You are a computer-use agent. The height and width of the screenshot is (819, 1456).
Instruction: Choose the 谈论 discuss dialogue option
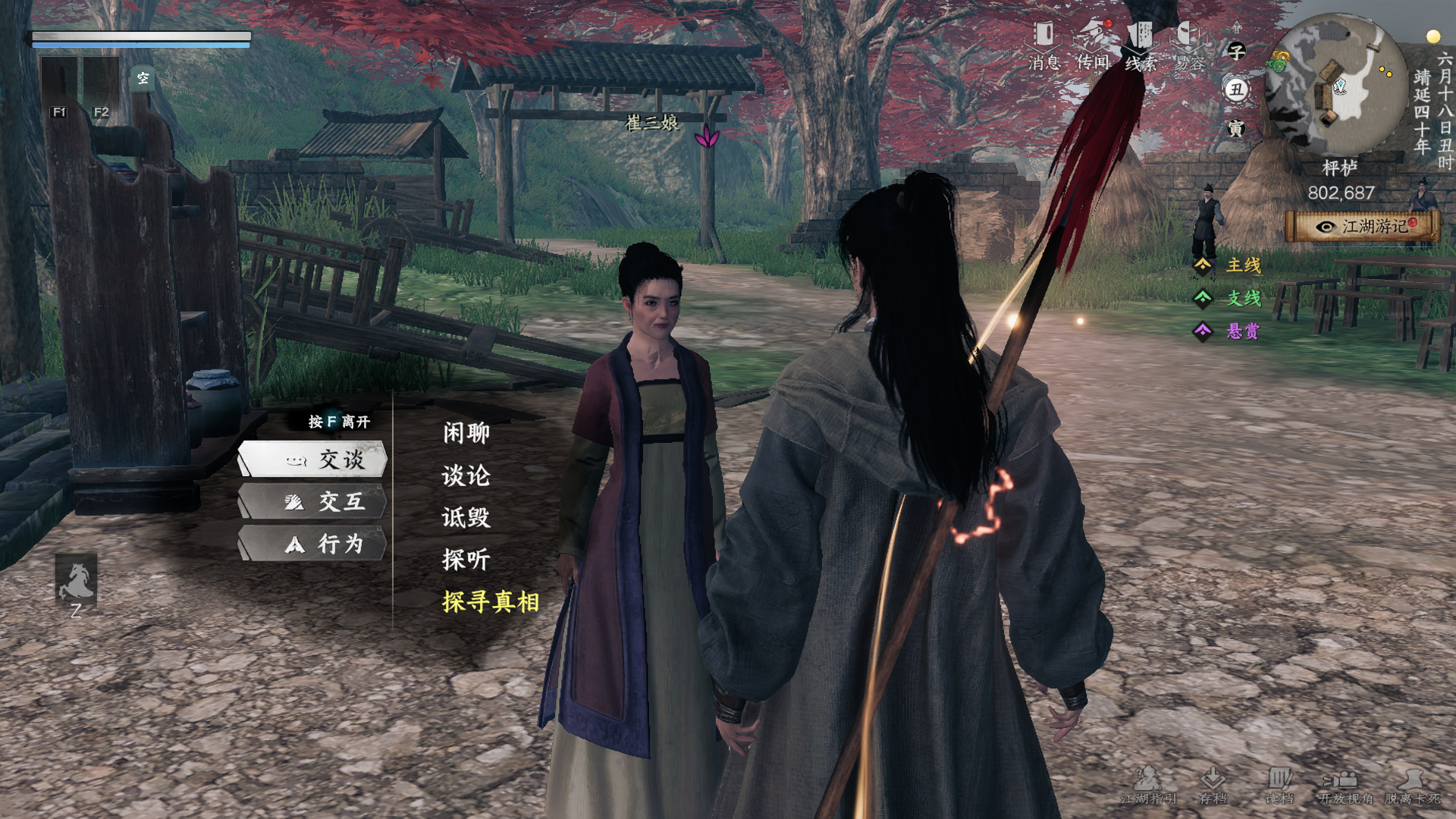[466, 475]
